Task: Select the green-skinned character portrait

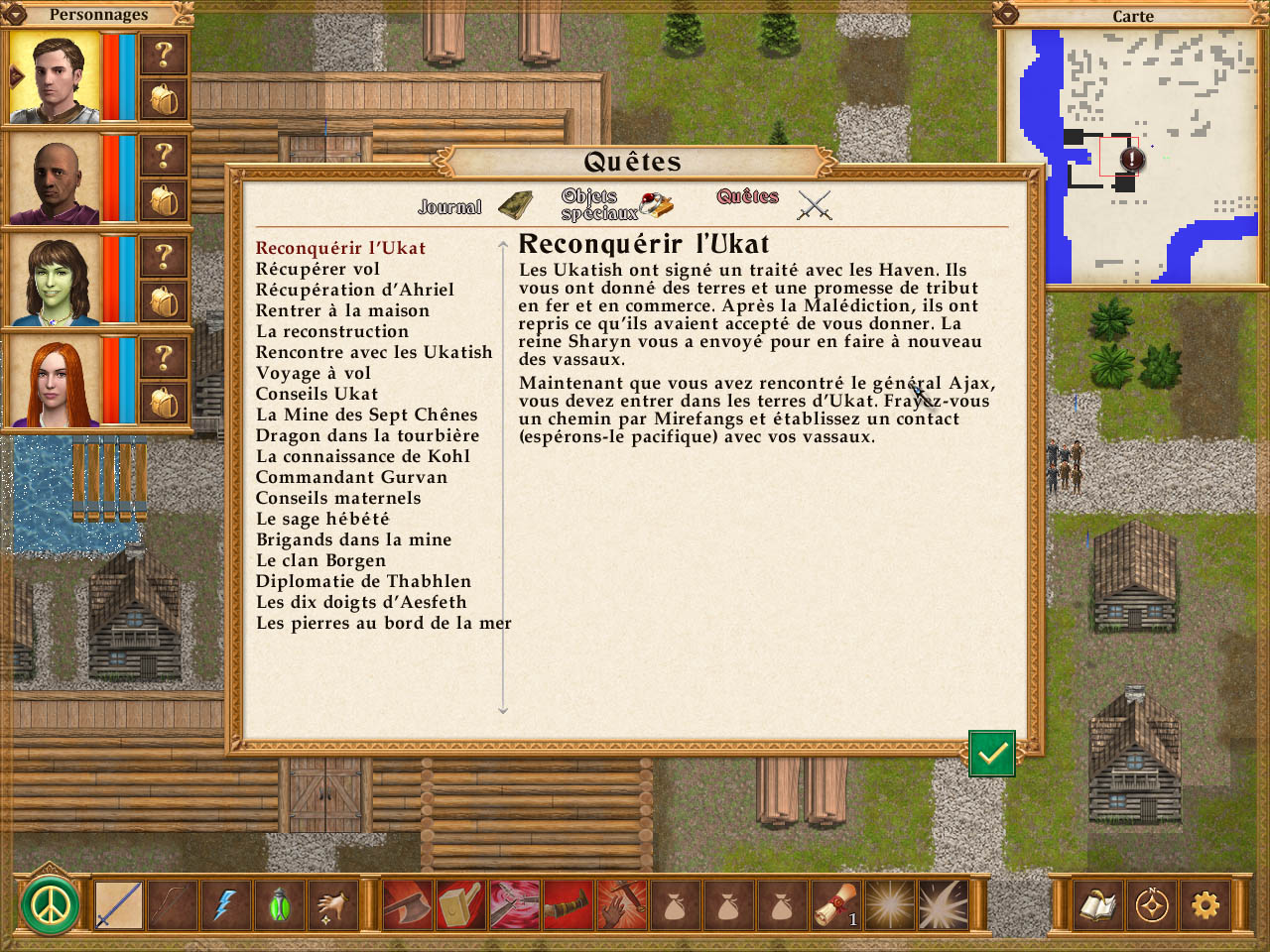Action: tap(56, 280)
